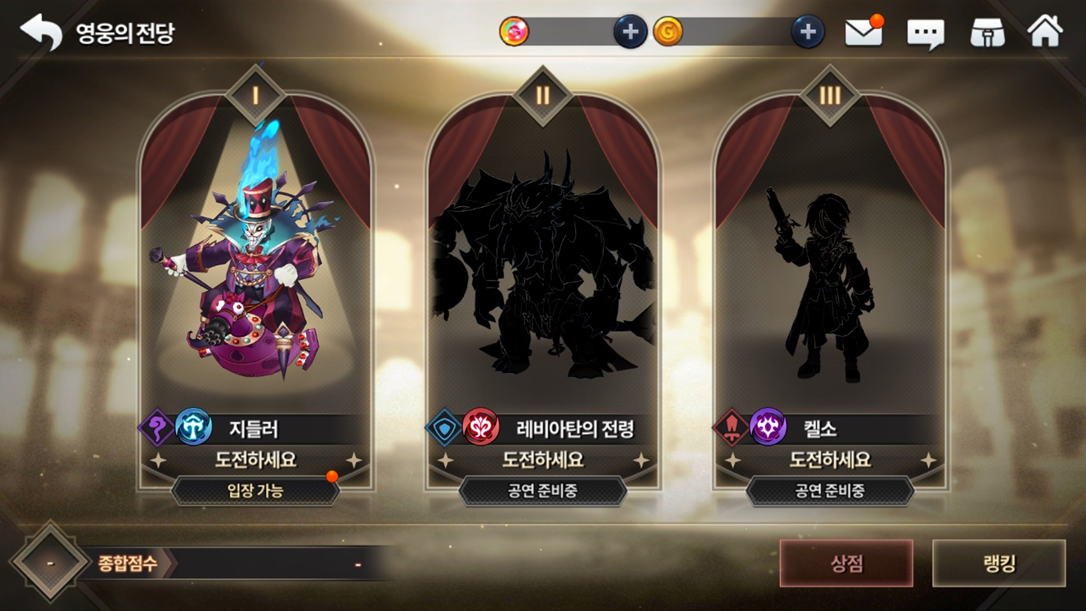Add more gems with the plus button

pyautogui.click(x=630, y=32)
